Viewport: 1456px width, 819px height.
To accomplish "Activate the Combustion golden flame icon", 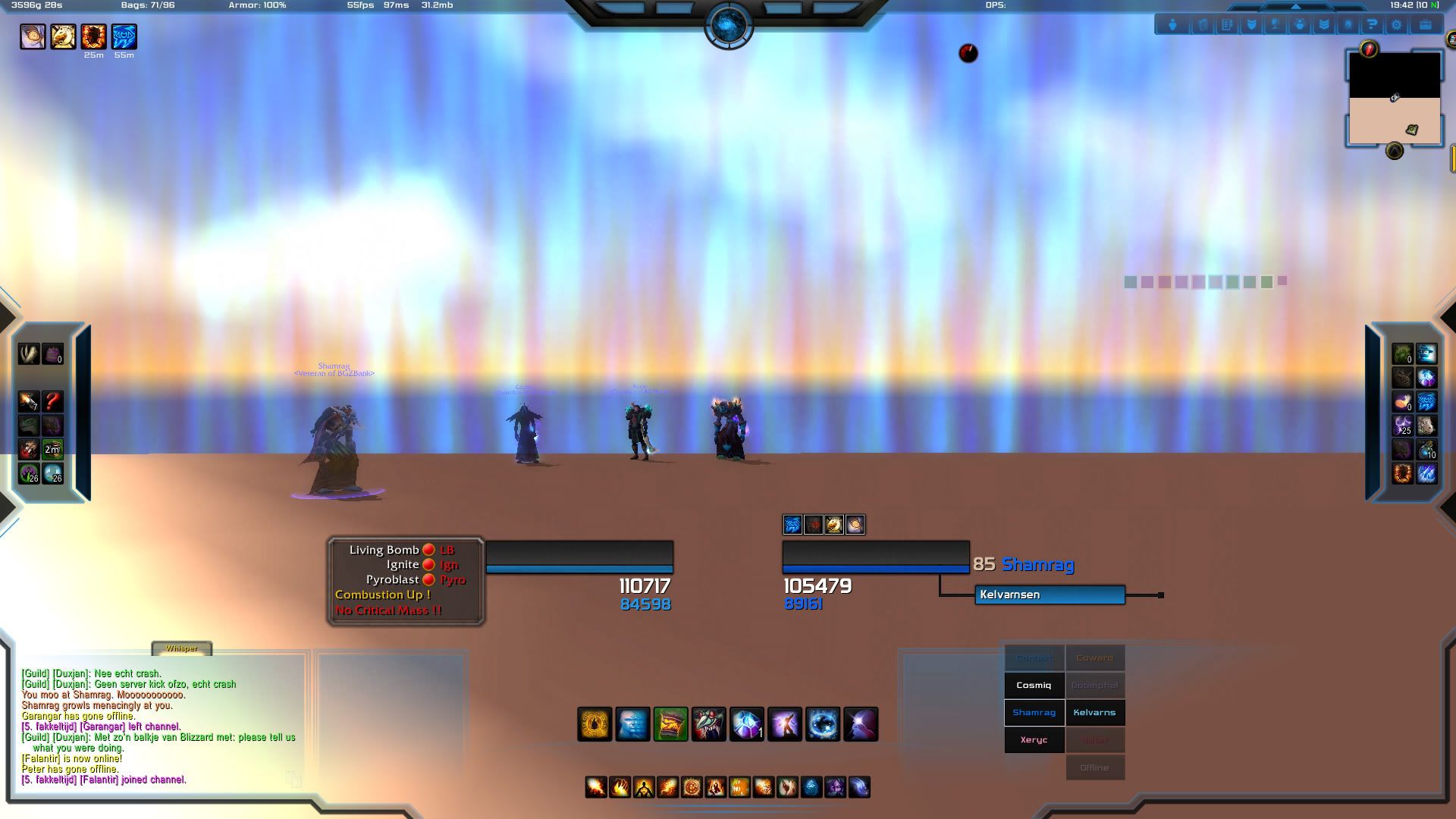I will click(594, 724).
